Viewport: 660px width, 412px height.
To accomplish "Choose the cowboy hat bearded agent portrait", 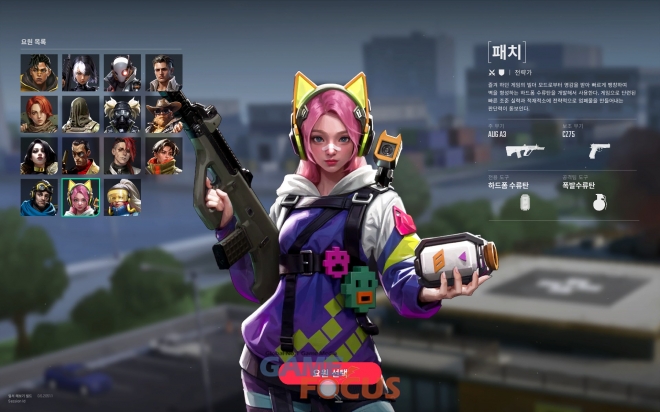I will click(164, 115).
